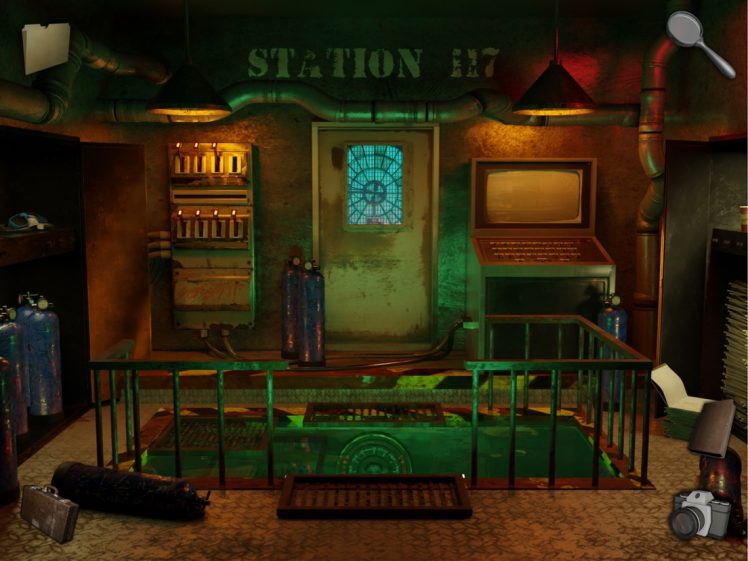Open the file folder icon
The height and width of the screenshot is (561, 748).
point(46,46)
